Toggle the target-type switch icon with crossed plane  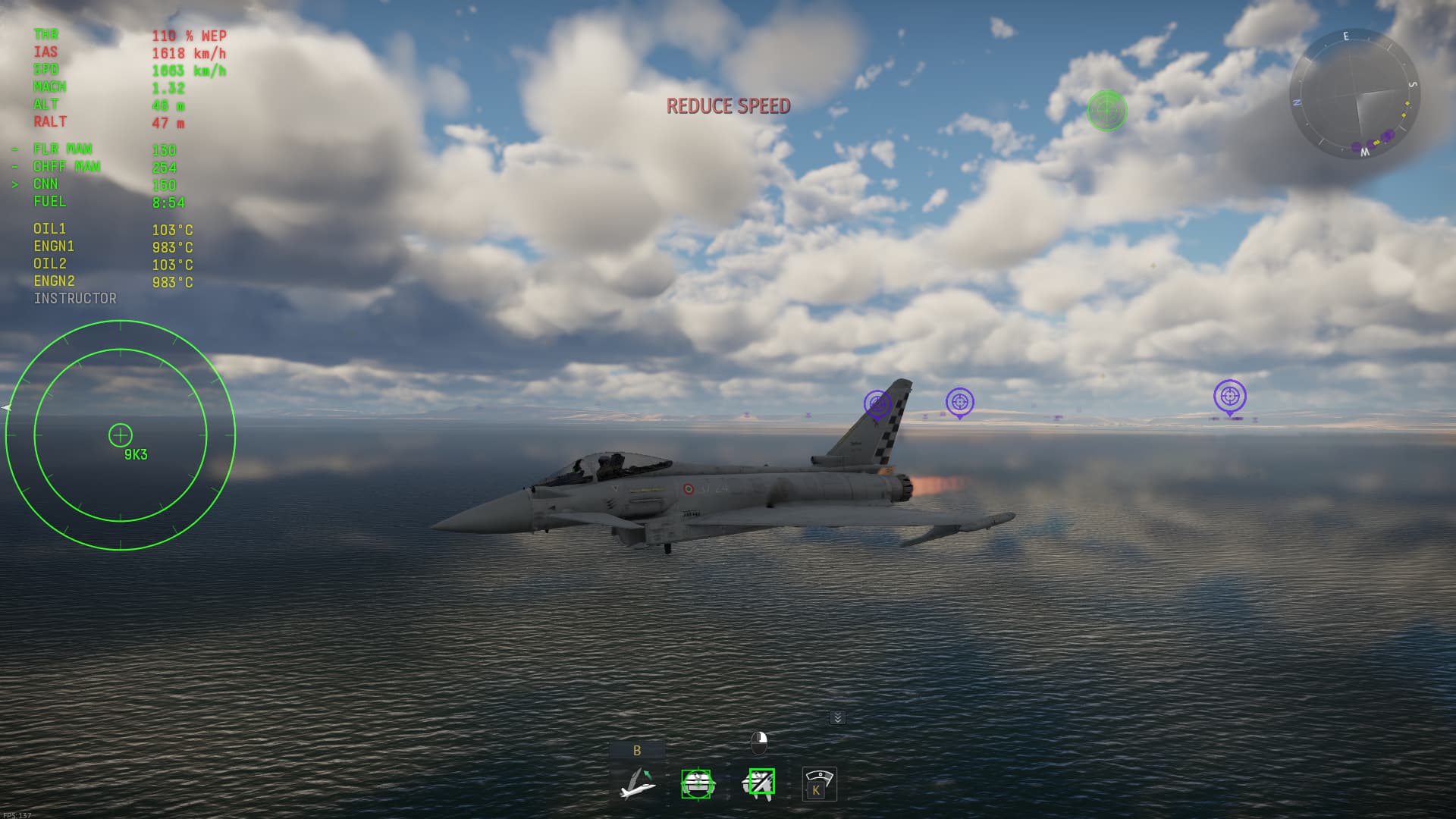tap(758, 783)
